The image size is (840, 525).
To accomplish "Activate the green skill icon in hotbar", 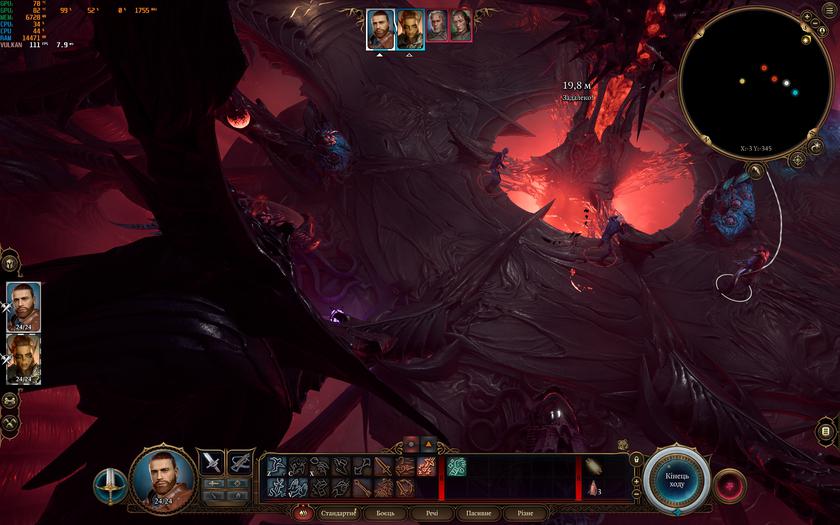I will coord(456,466).
